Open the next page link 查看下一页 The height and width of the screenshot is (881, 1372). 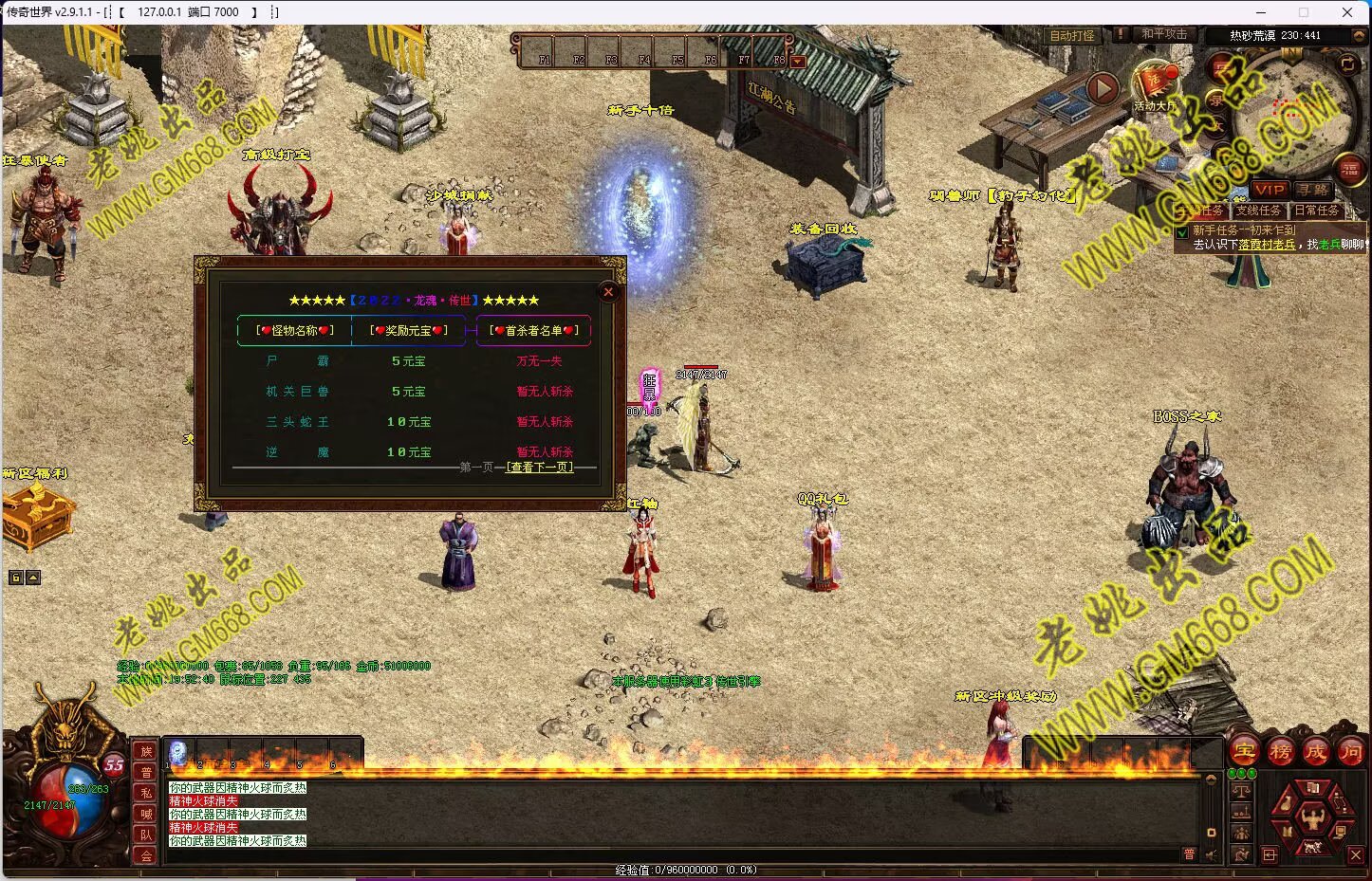540,468
